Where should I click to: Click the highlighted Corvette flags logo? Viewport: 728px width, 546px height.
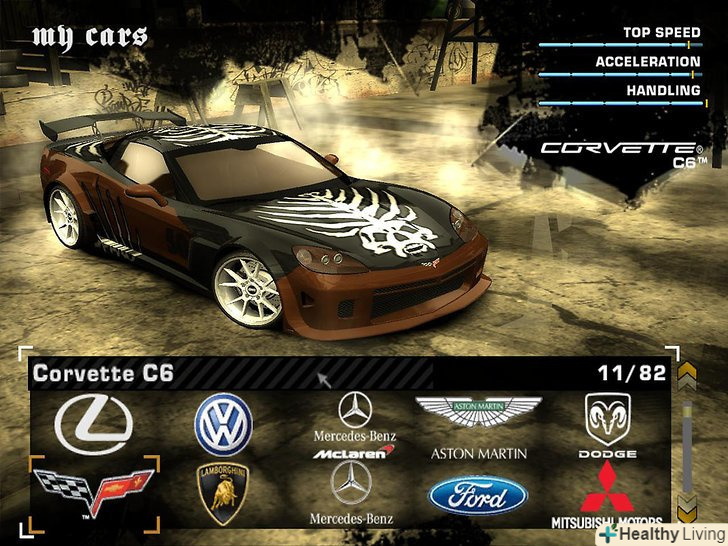click(x=94, y=491)
